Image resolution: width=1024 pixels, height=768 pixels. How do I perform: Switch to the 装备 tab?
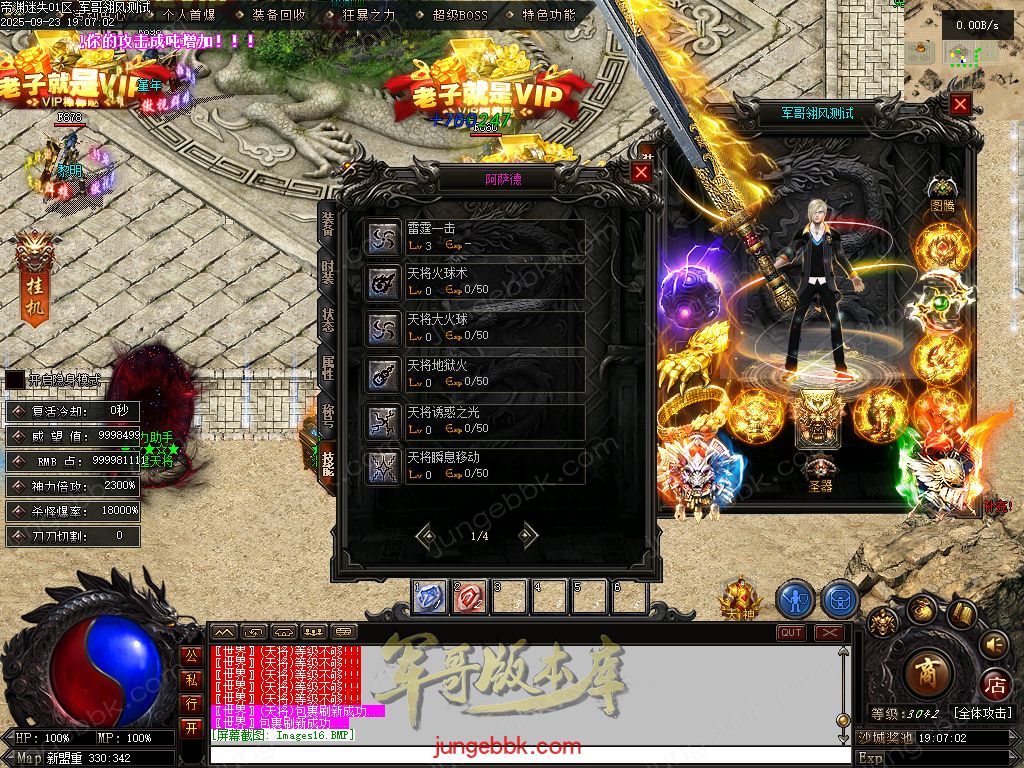(x=328, y=224)
